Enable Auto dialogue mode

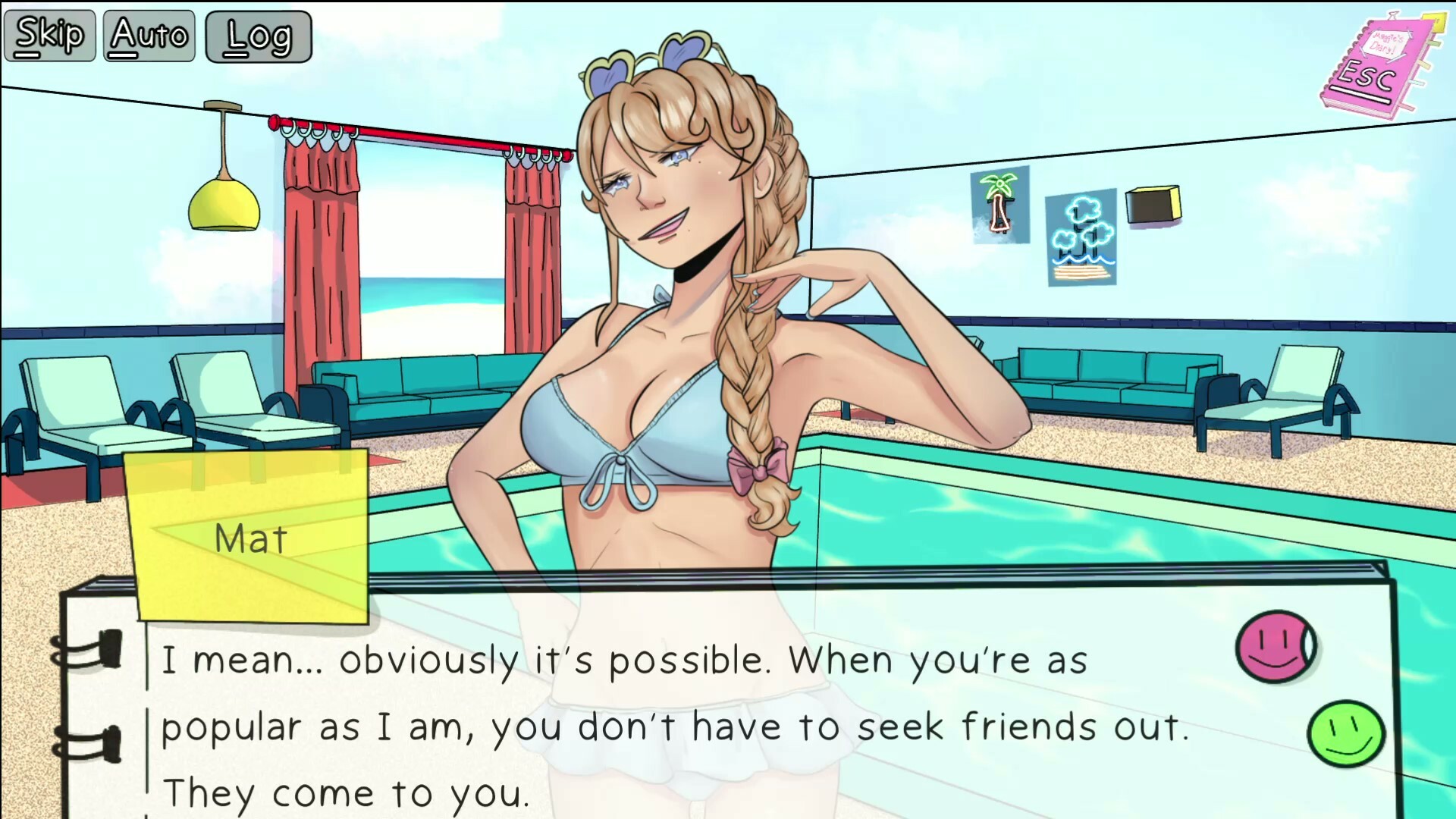(x=149, y=36)
